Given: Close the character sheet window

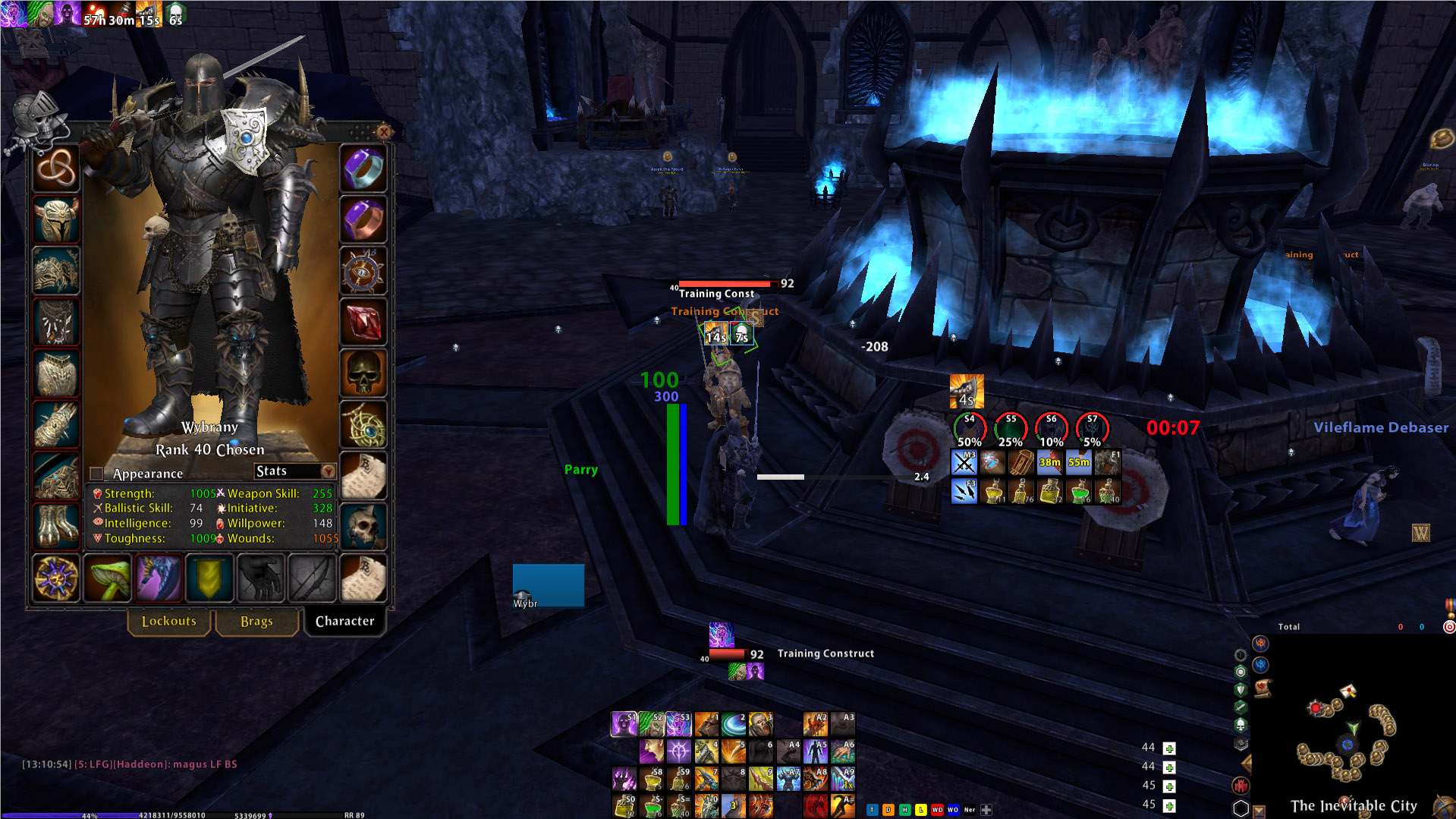Looking at the screenshot, I should [x=384, y=132].
